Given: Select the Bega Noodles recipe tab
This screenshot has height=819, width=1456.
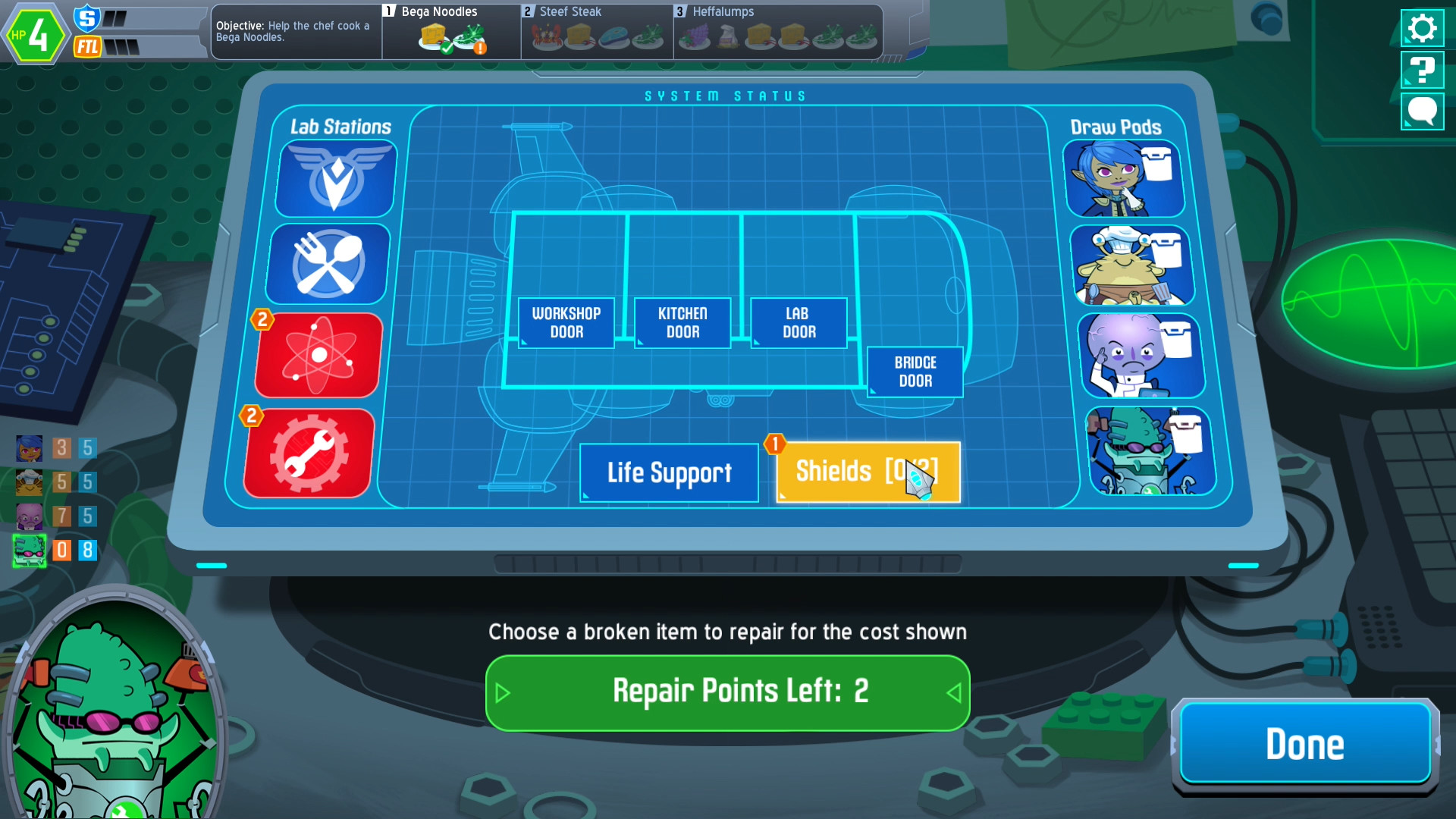Looking at the screenshot, I should pyautogui.click(x=450, y=30).
